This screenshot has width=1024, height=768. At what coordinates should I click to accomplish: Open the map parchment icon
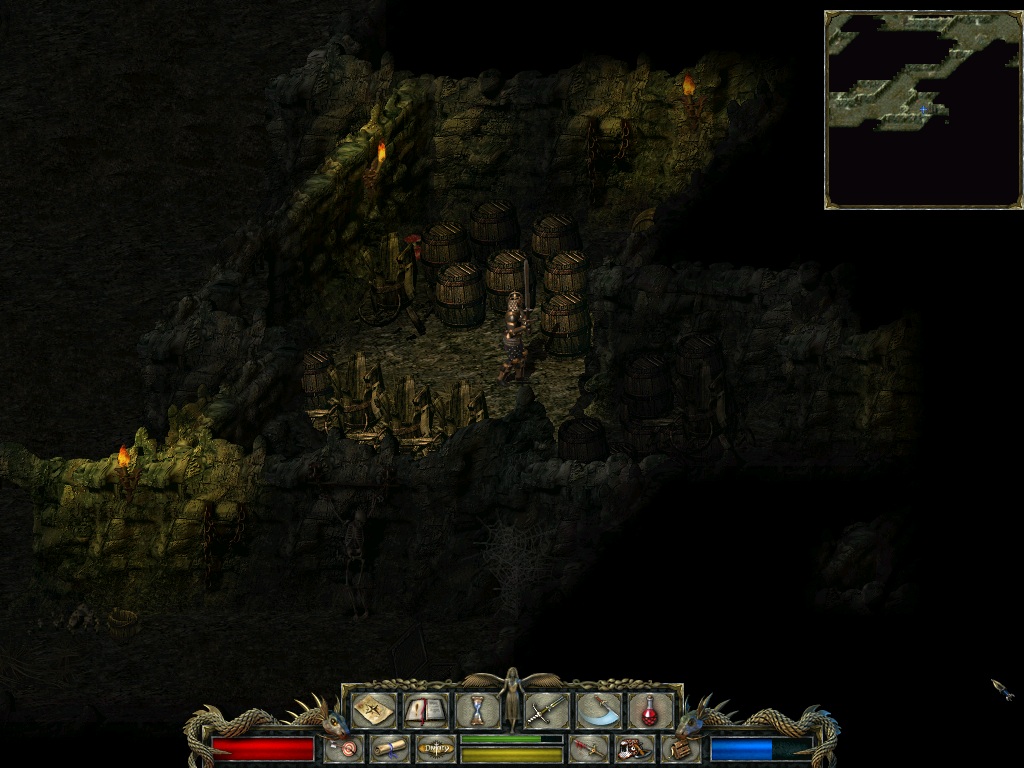372,711
